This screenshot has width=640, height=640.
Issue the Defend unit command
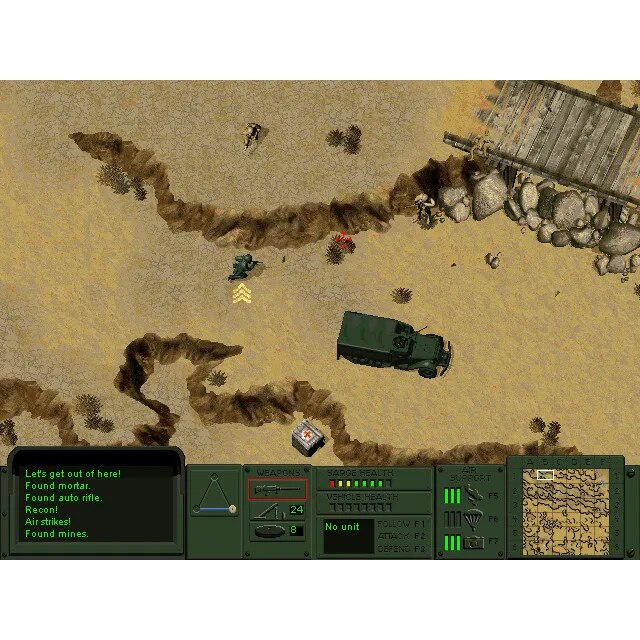[x=404, y=548]
